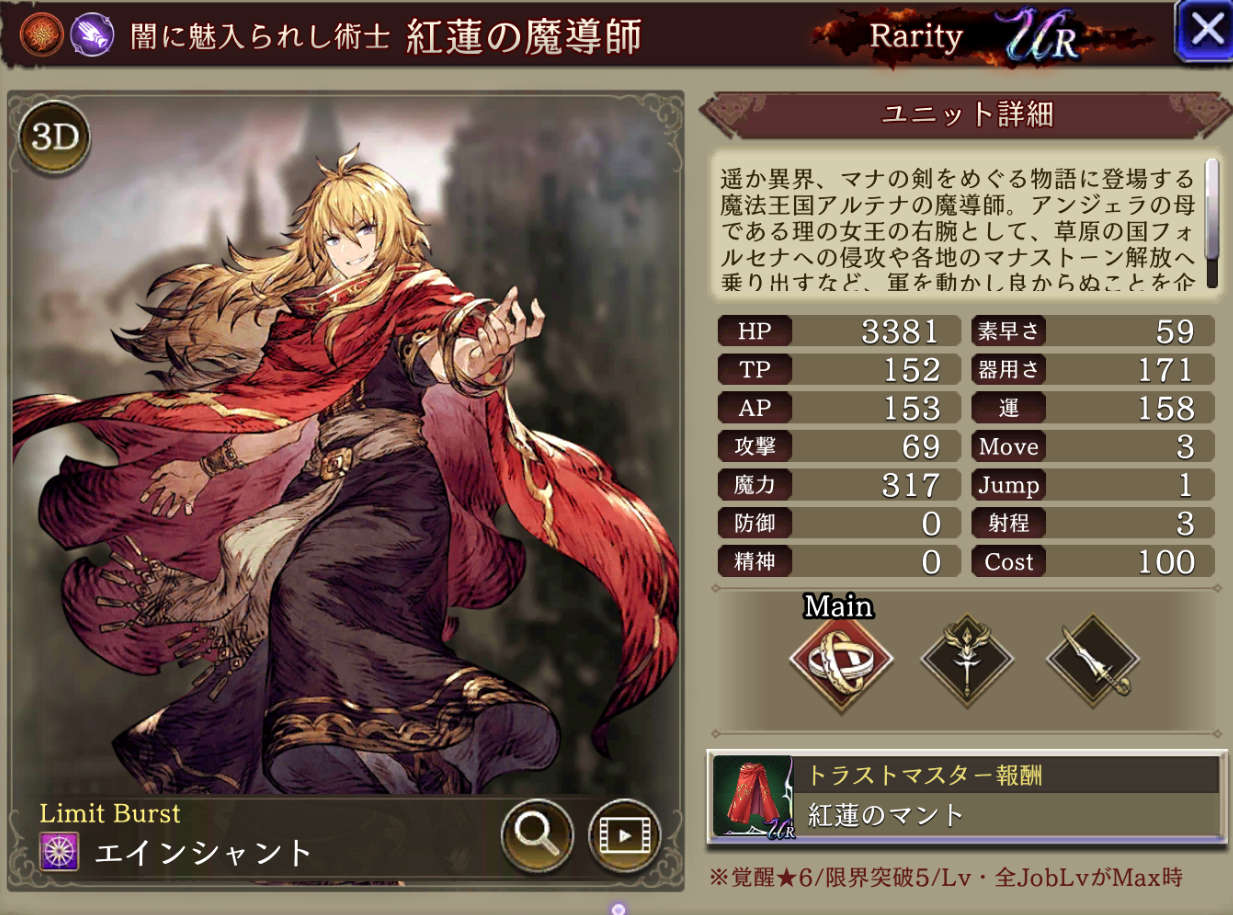Toggle the 3D model view

[55, 138]
